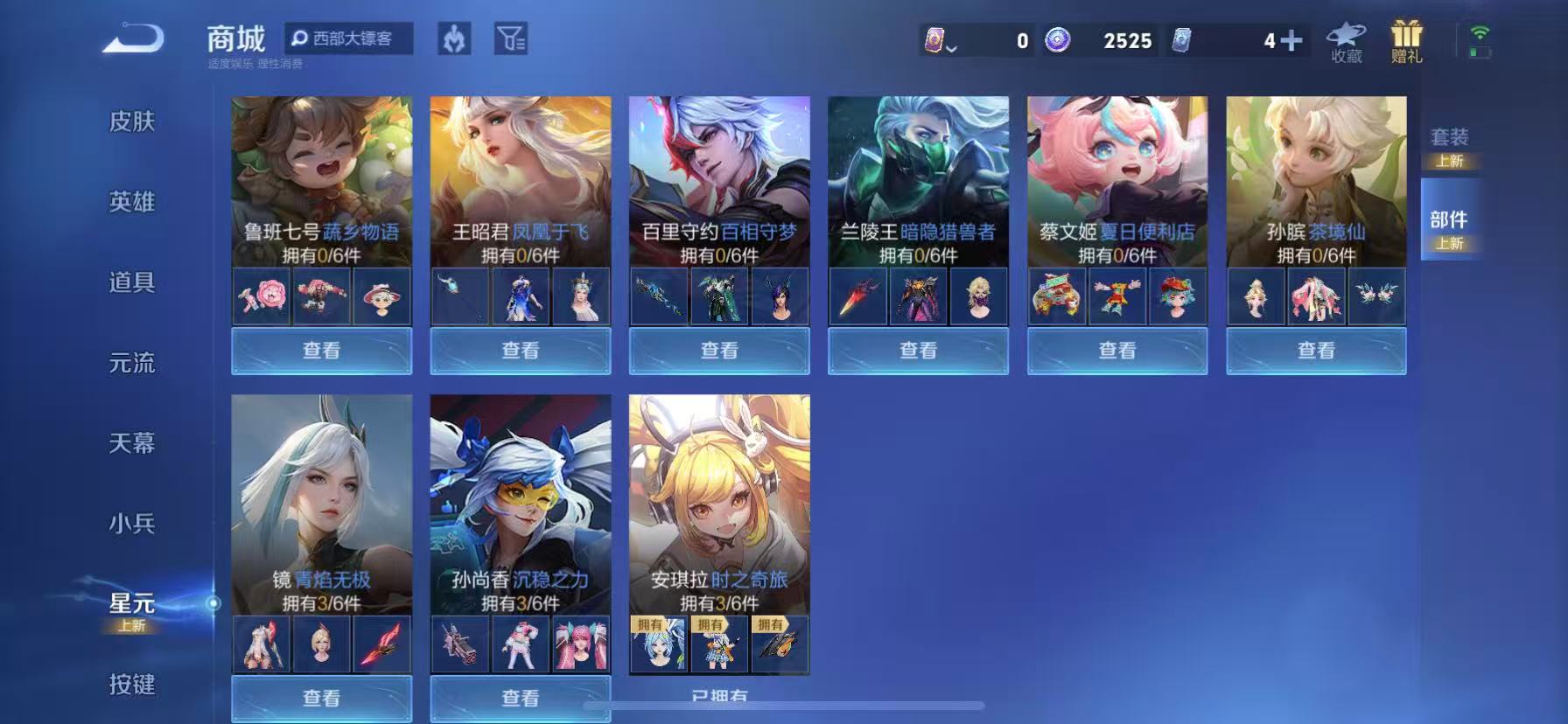1568x724 pixels.
Task: Expand the card currency dropdown chevron
Action: (949, 50)
